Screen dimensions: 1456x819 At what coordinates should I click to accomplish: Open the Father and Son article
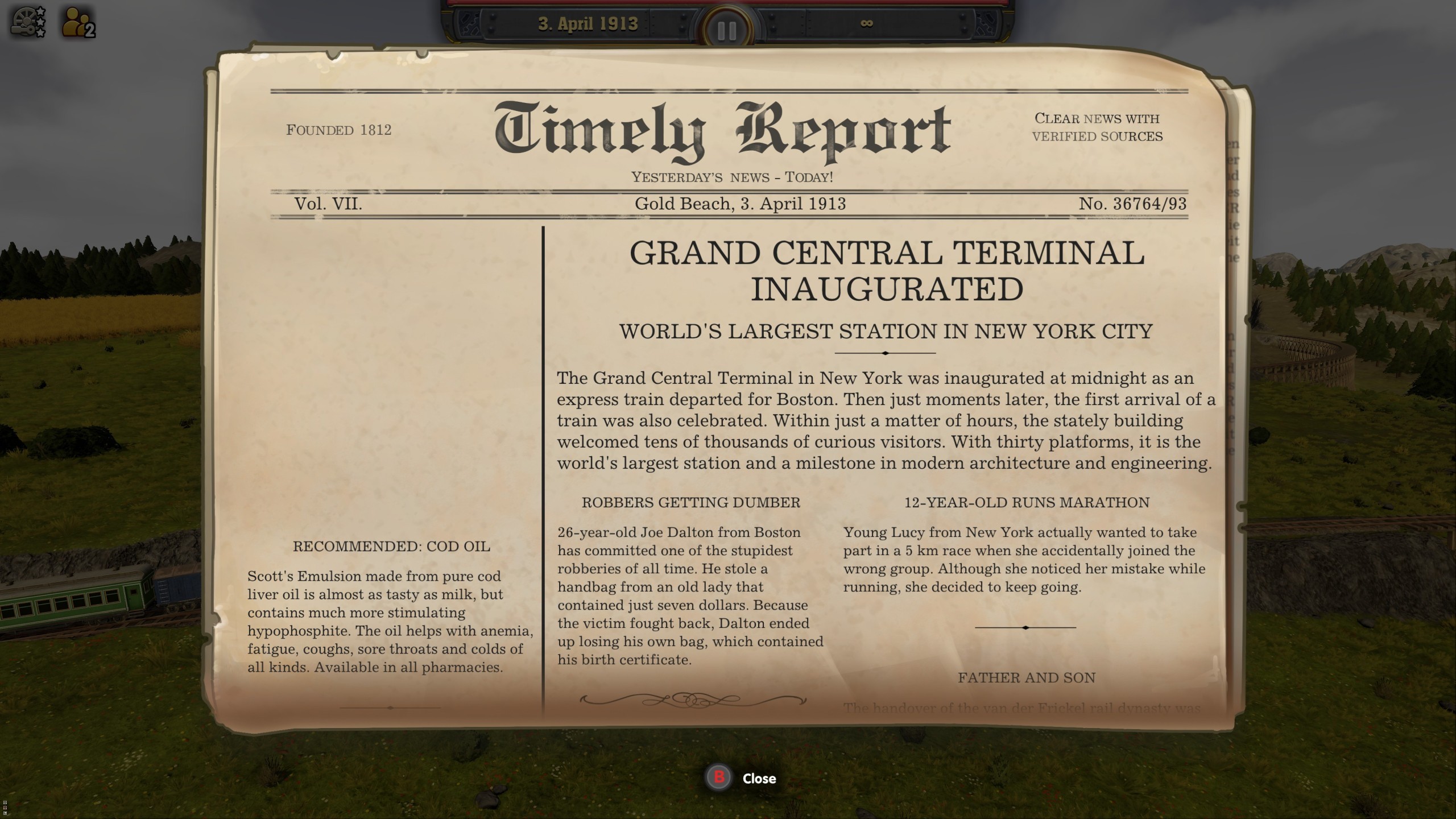(1025, 678)
